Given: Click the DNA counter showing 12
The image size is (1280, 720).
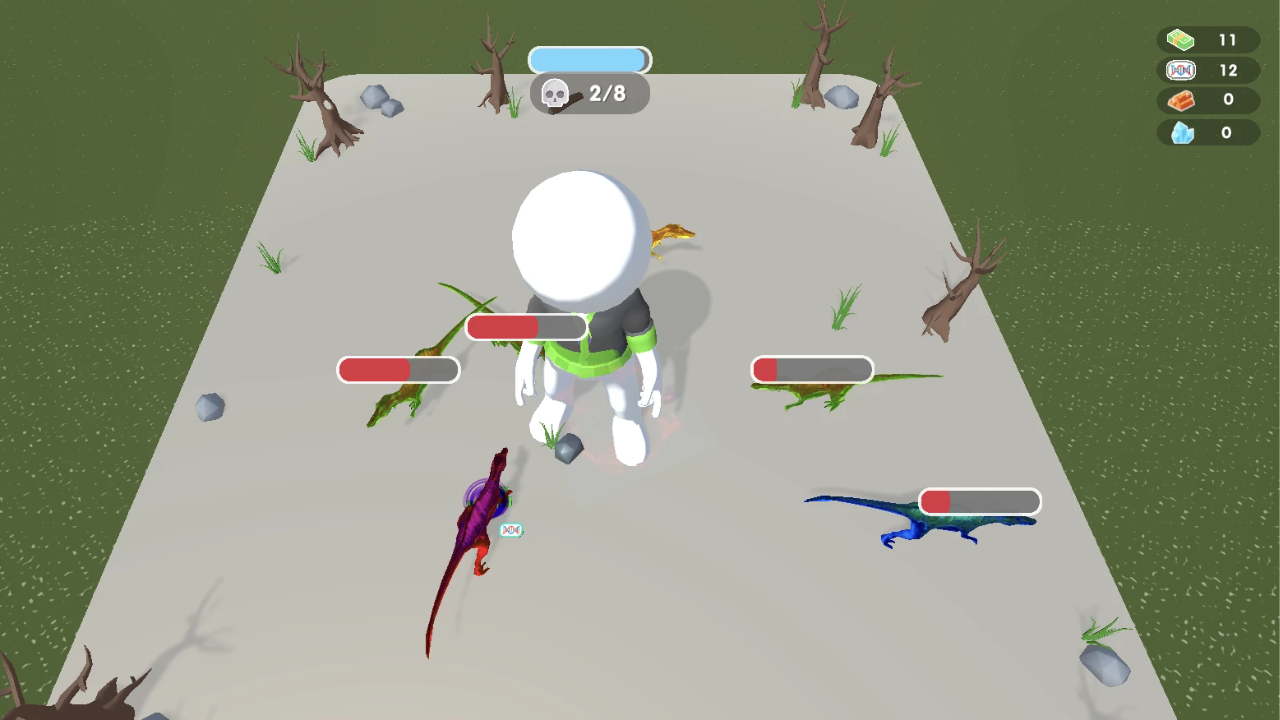Looking at the screenshot, I should pos(1227,70).
